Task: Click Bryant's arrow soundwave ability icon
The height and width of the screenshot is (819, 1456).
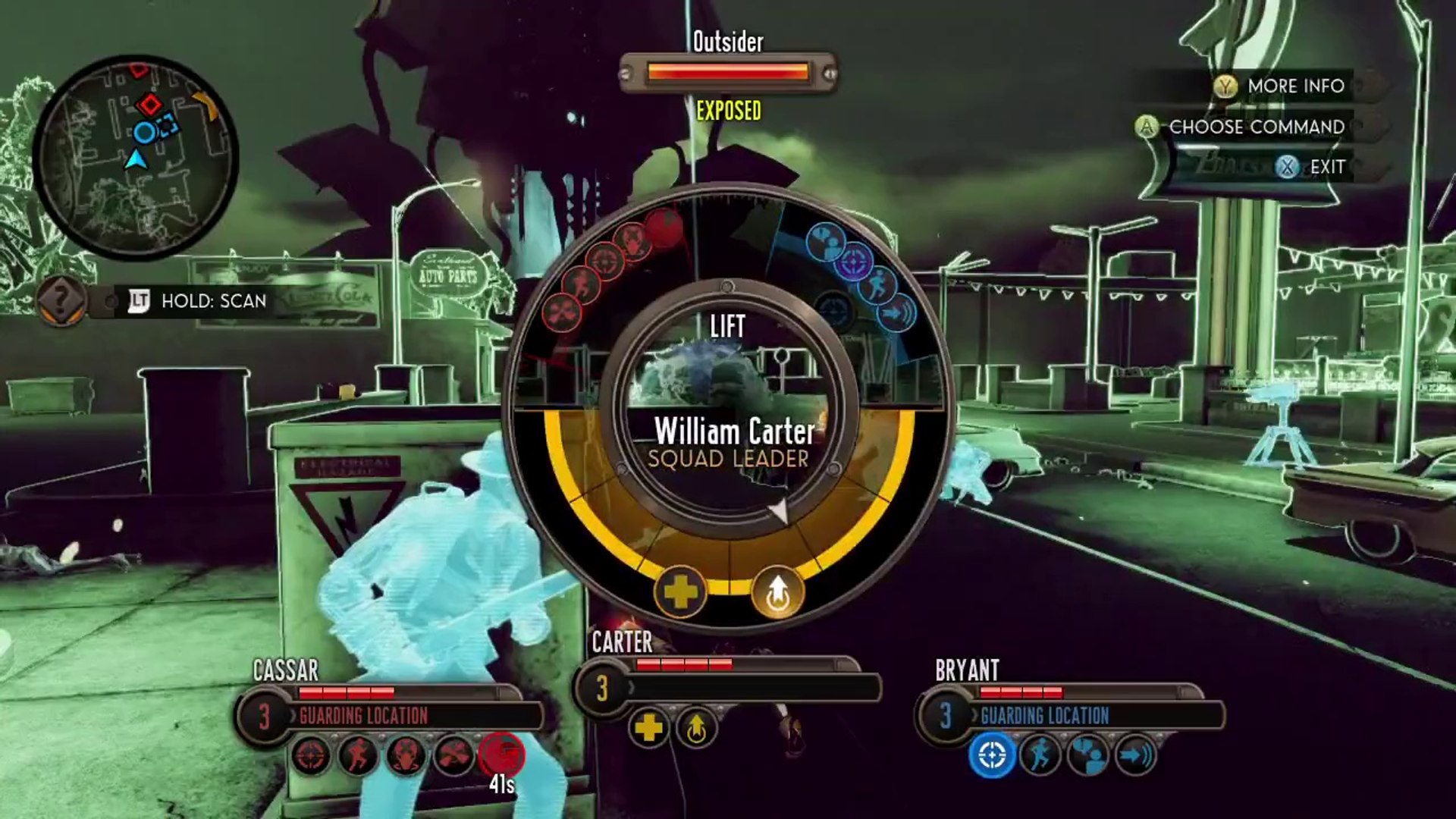Action: coord(1135,755)
